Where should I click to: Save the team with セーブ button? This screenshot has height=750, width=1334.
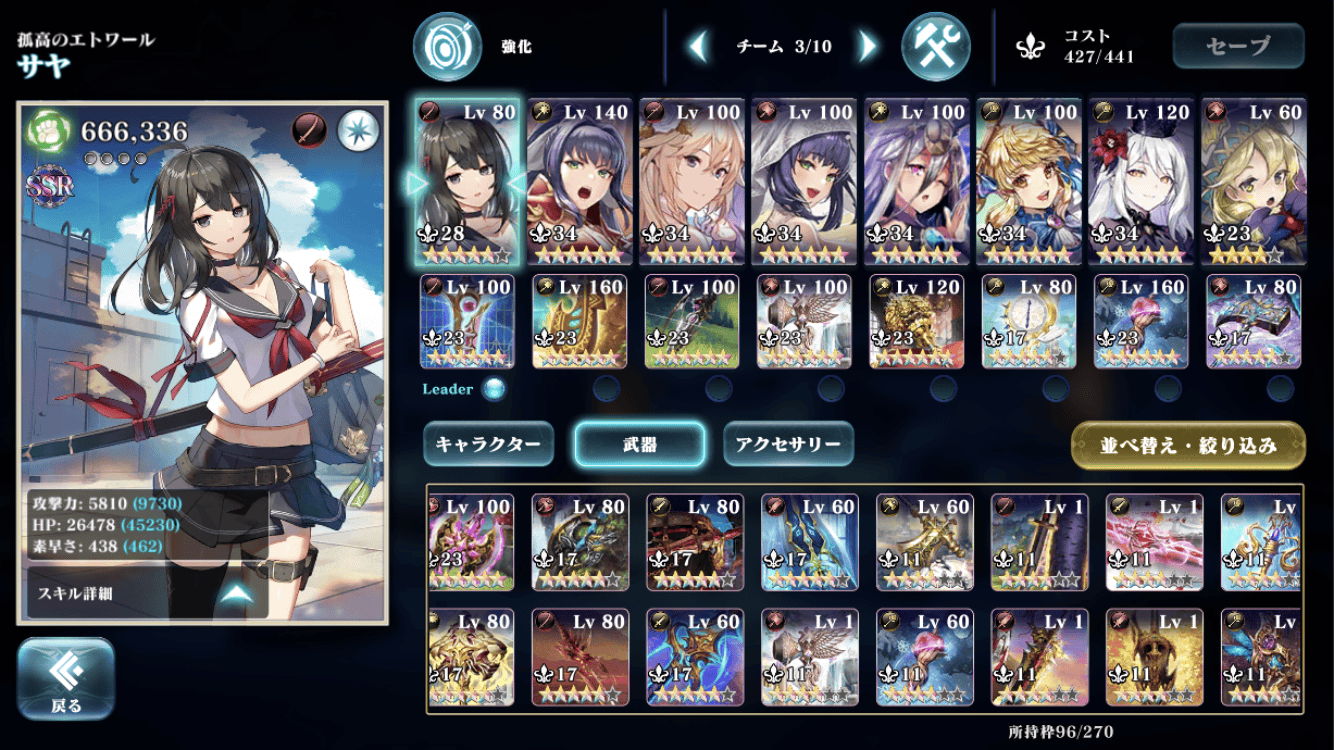(x=1238, y=46)
